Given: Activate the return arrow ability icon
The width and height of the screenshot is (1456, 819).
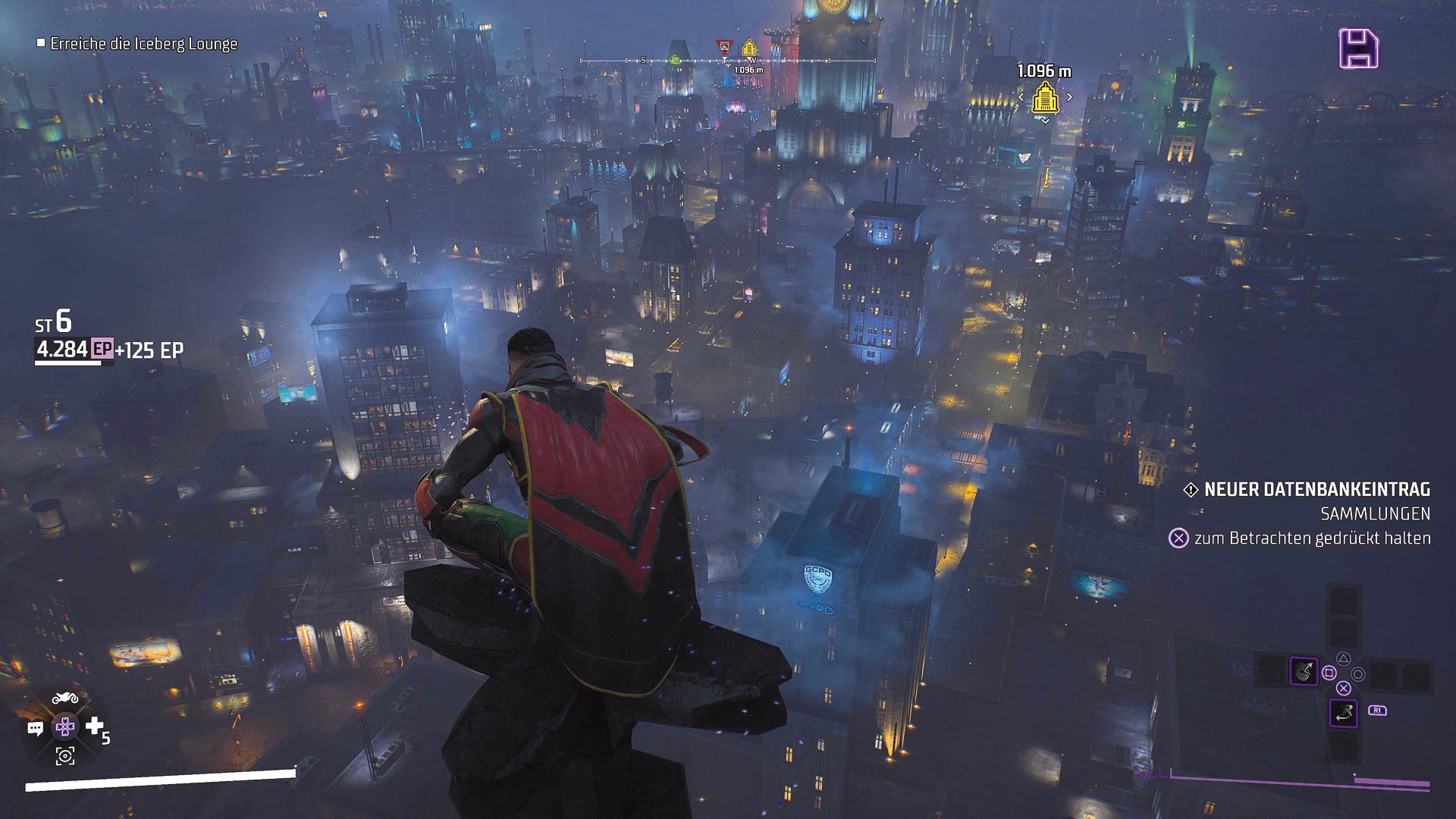Looking at the screenshot, I should coord(1343,713).
